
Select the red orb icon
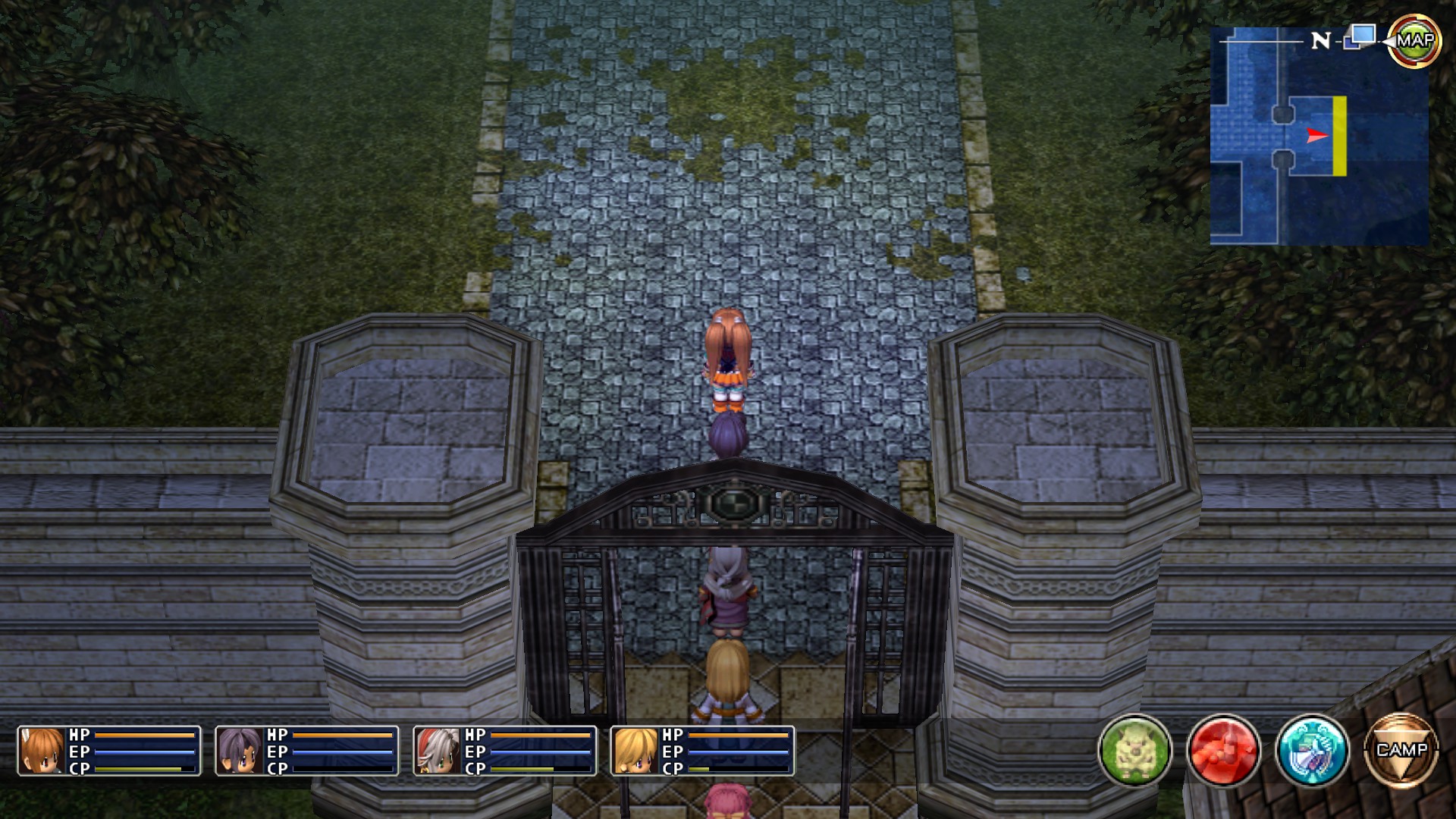(1223, 751)
